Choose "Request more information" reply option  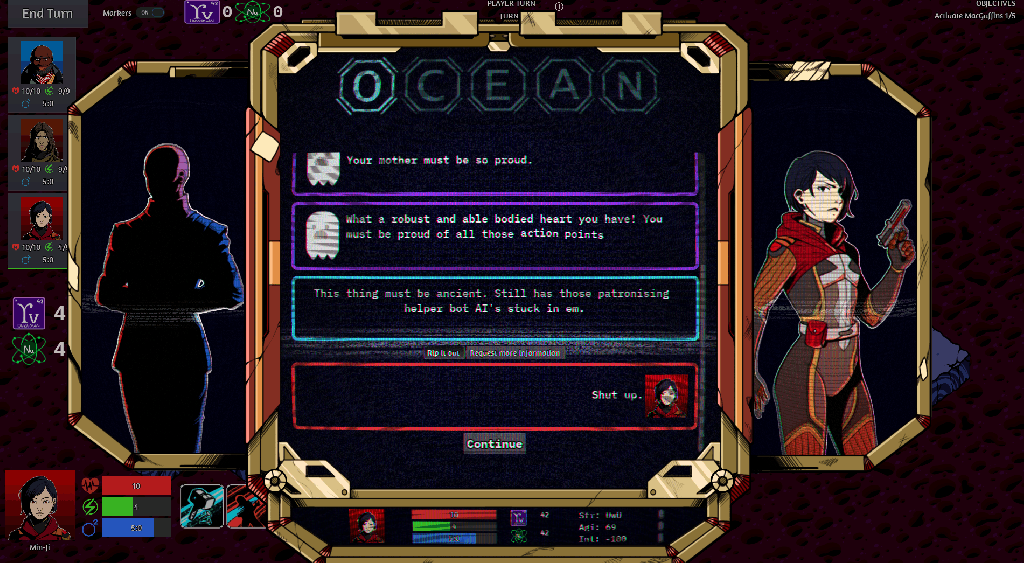coord(516,353)
